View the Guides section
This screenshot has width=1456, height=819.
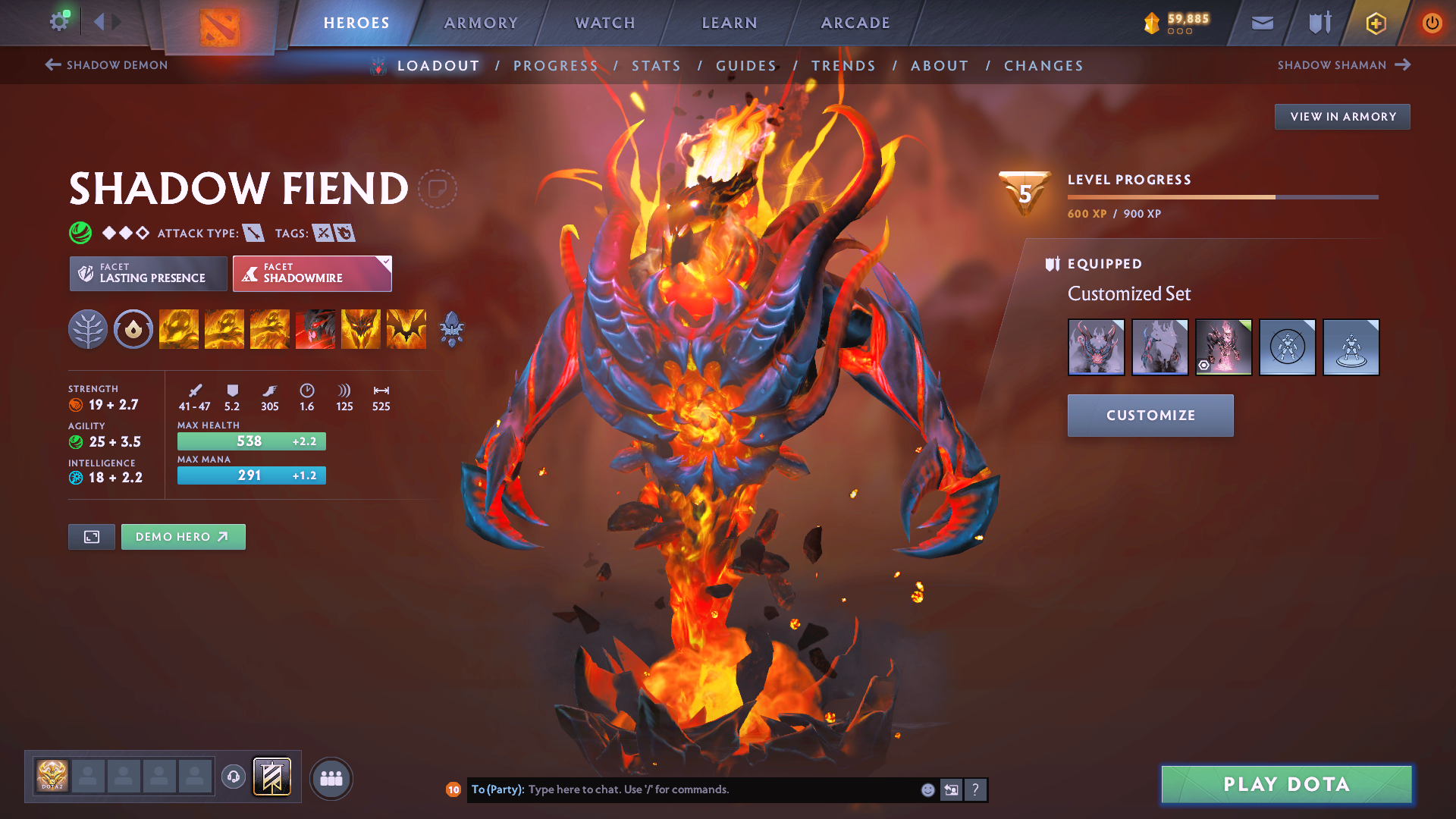coord(746,66)
